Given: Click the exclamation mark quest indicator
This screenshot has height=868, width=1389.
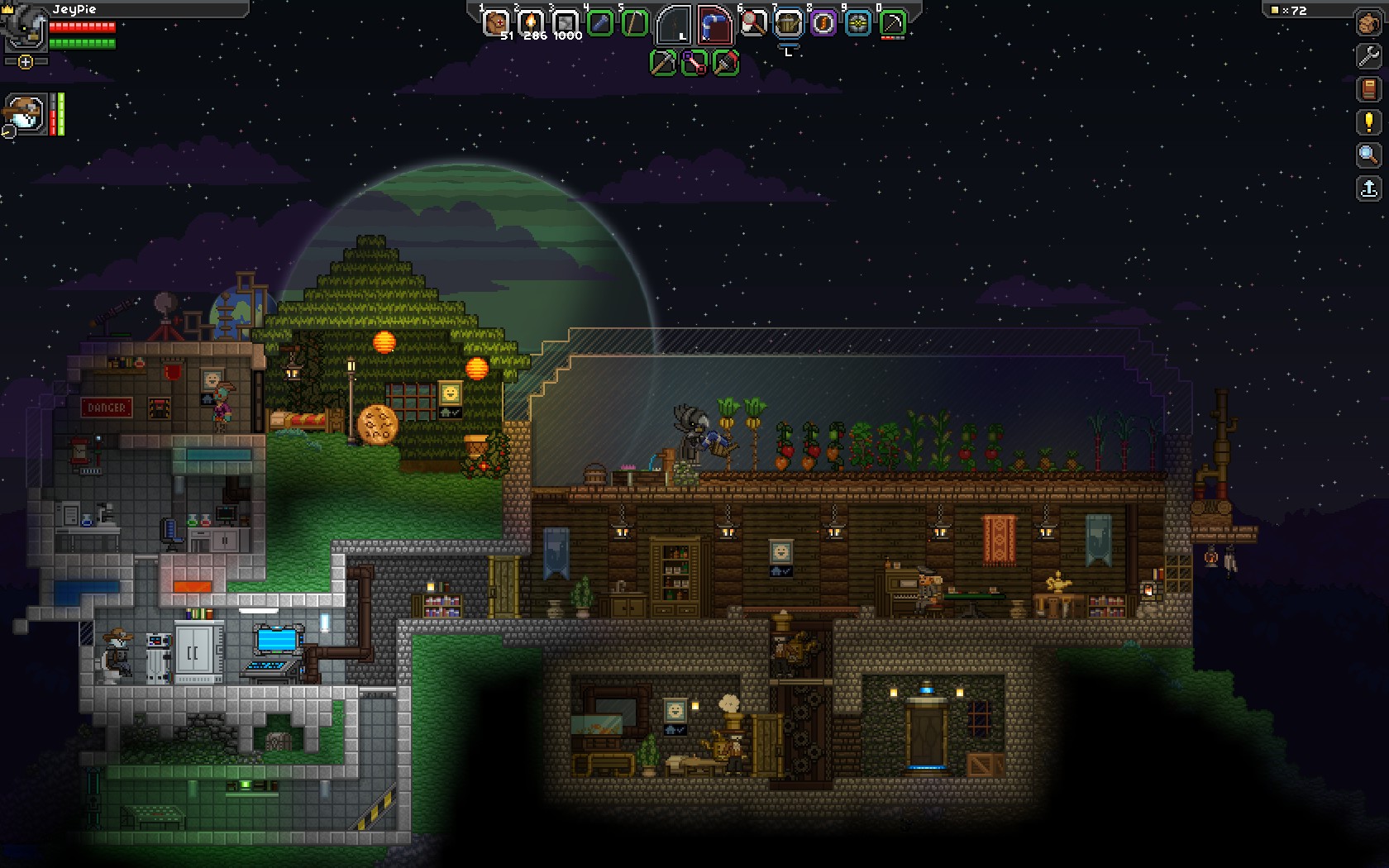Looking at the screenshot, I should [1368, 122].
